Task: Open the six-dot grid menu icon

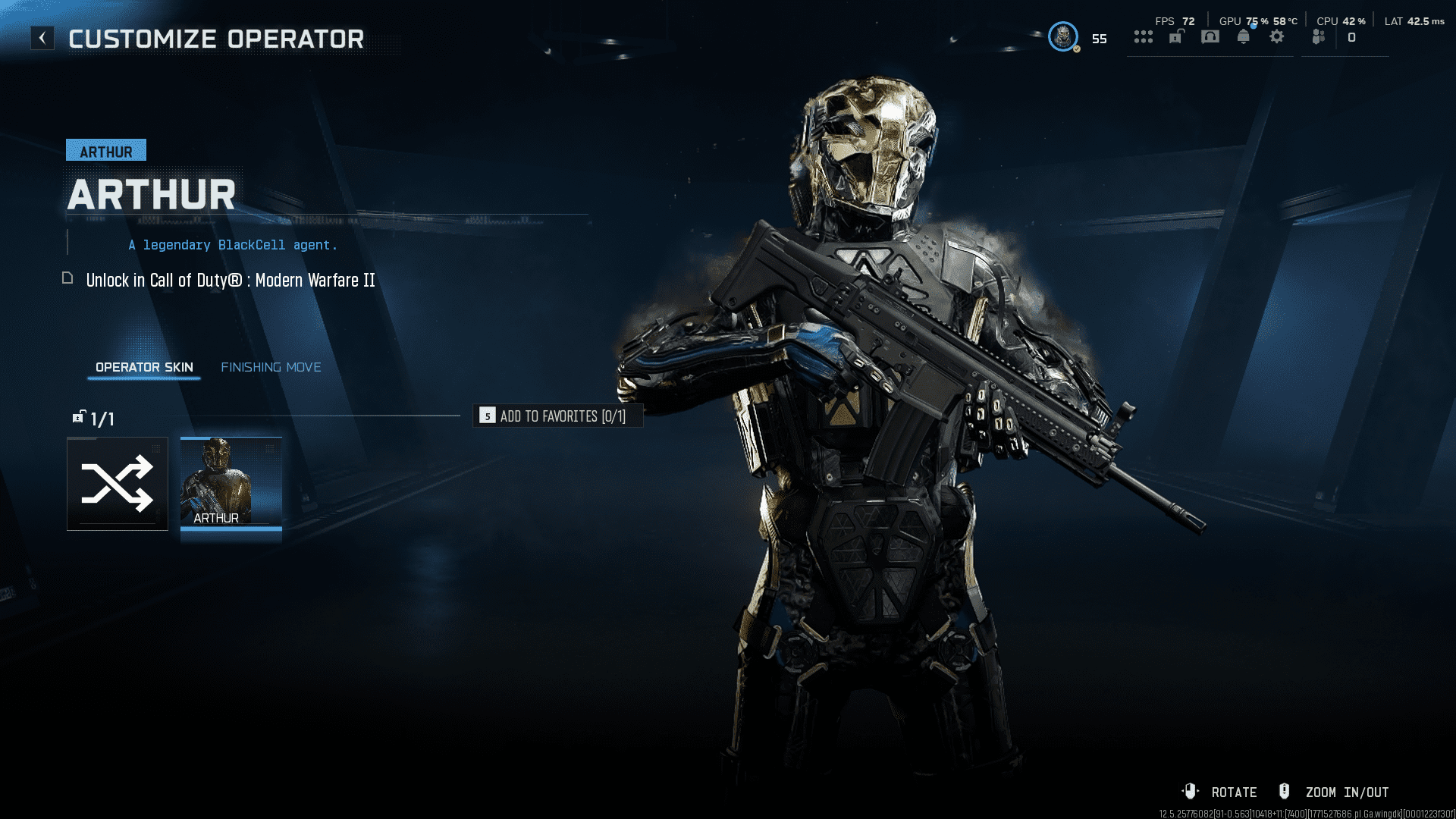Action: coord(1144,37)
